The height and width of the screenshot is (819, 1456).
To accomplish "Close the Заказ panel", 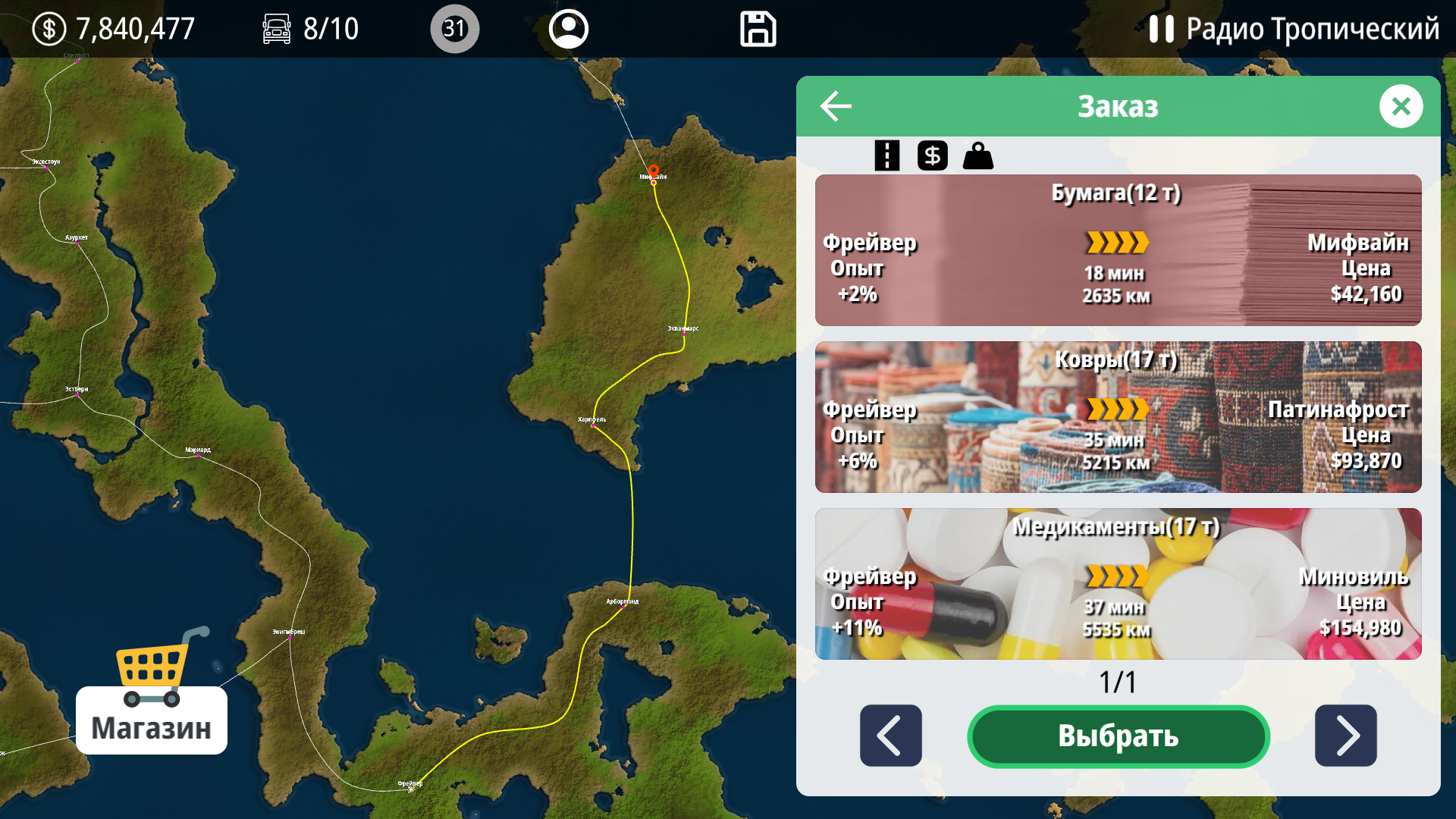I will pos(1402,106).
